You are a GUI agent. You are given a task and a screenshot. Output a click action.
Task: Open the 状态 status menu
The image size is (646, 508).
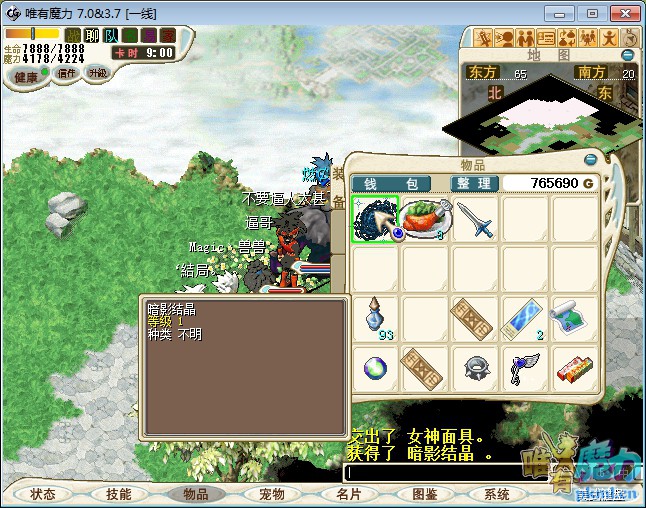click(x=42, y=494)
